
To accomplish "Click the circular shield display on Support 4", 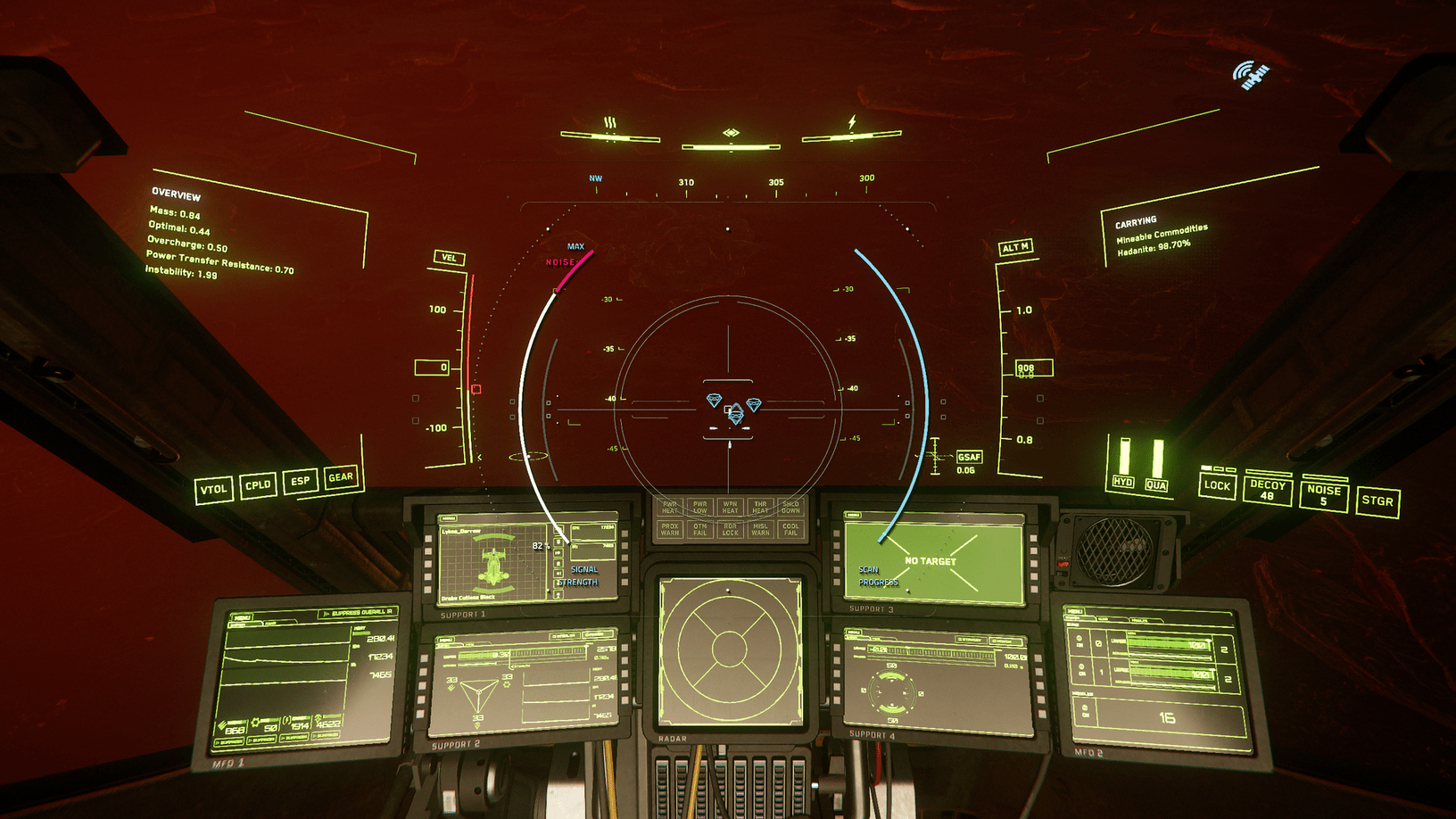I will (x=892, y=691).
